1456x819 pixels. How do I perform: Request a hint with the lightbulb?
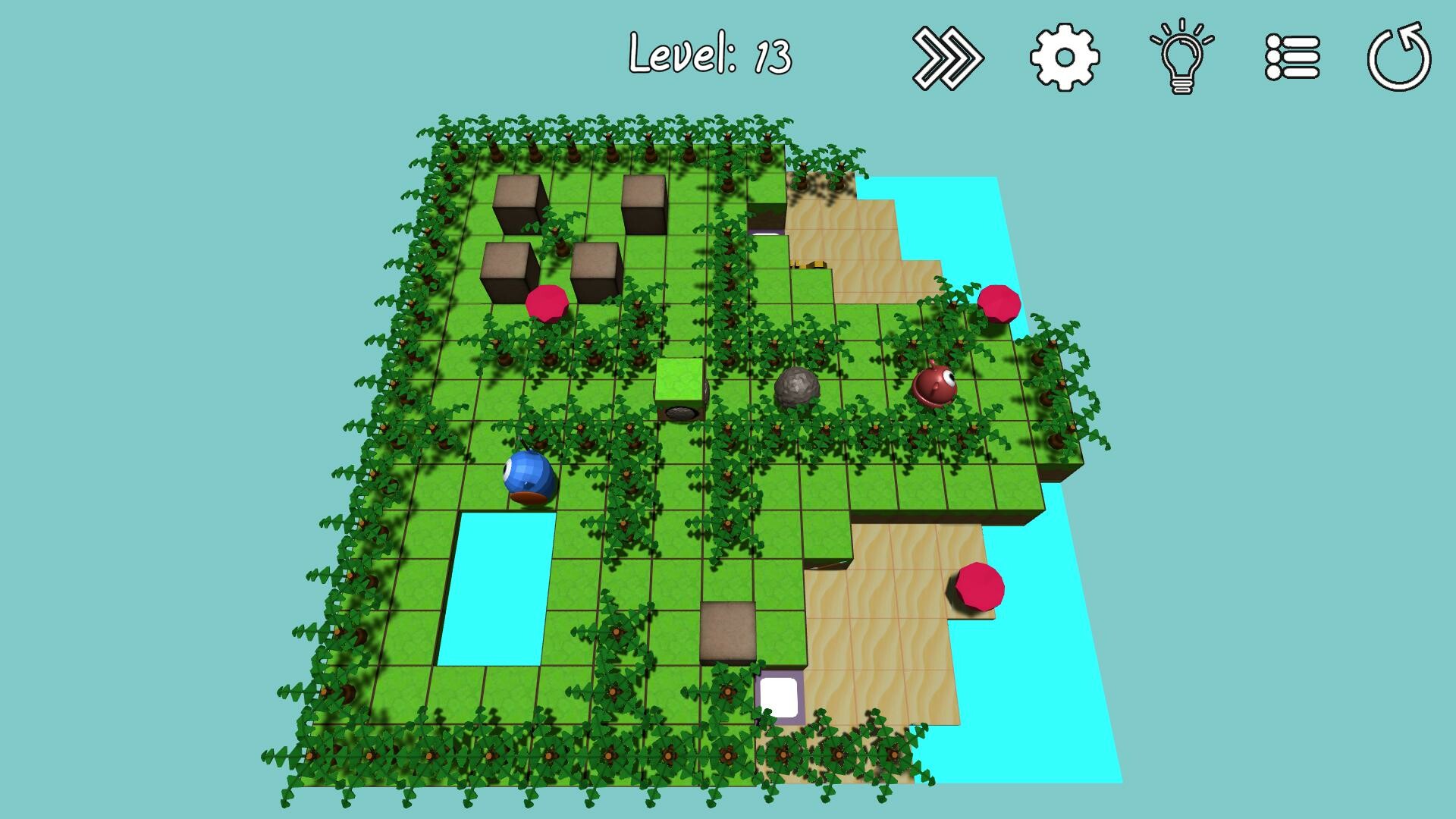(x=1181, y=57)
